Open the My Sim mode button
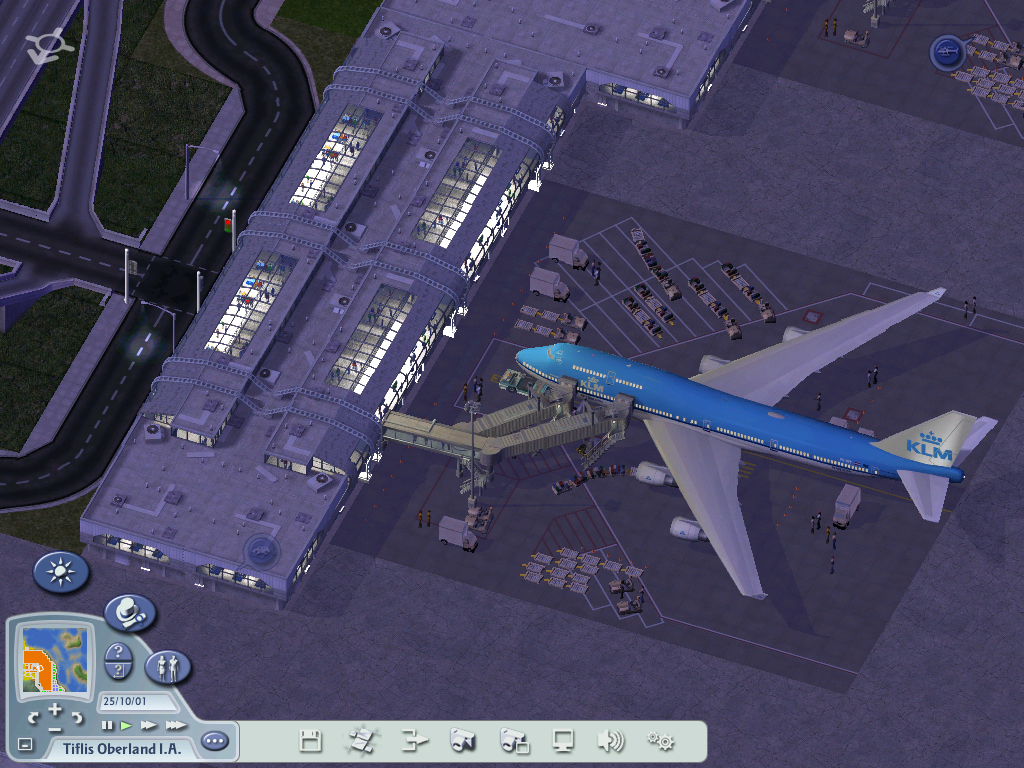The width and height of the screenshot is (1024, 768). 168,666
